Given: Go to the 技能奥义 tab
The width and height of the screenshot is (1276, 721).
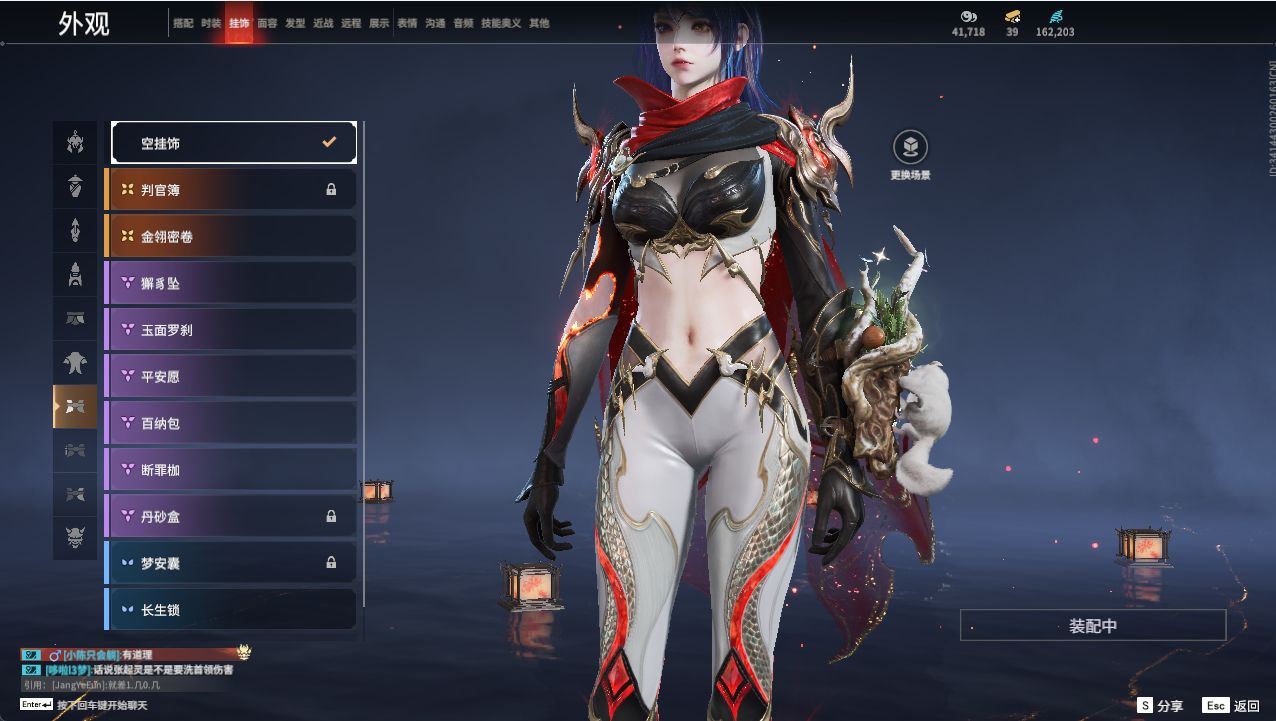Looking at the screenshot, I should pos(501,23).
